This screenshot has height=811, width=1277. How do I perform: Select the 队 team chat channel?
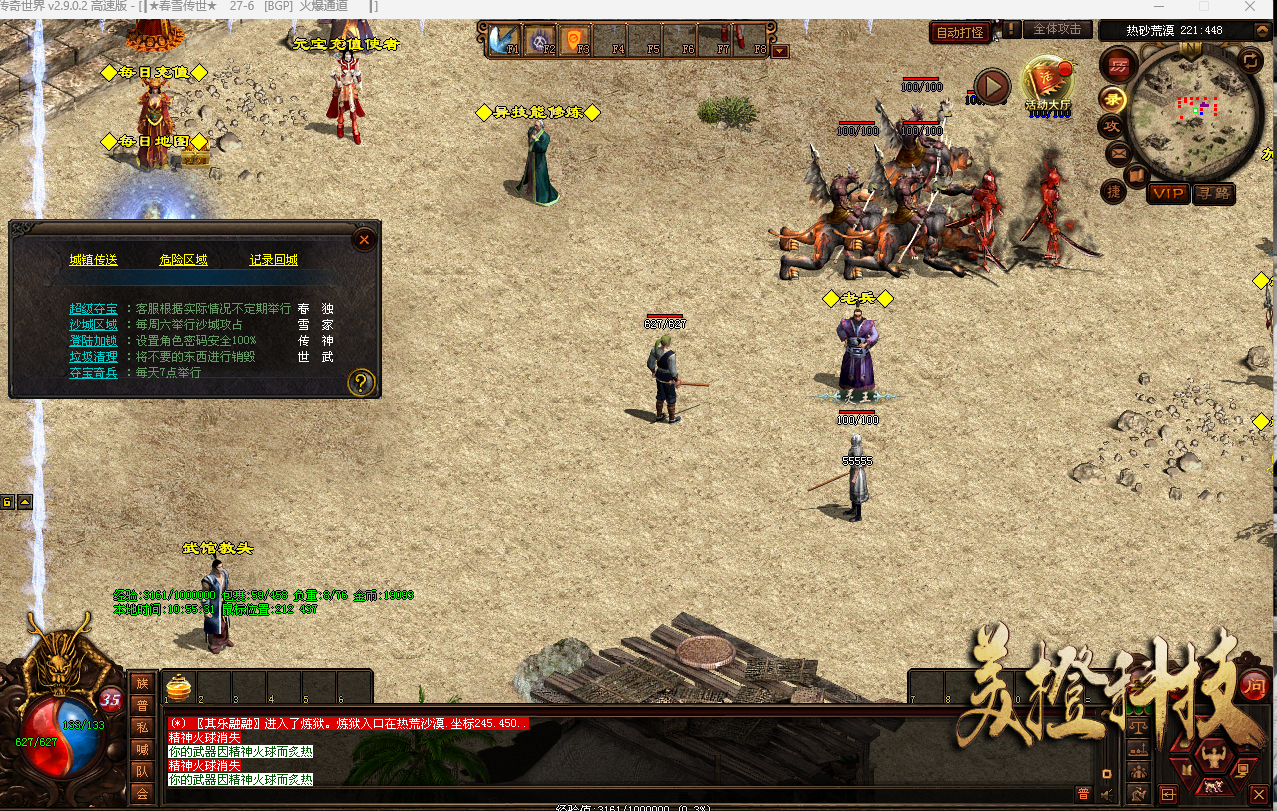point(142,771)
